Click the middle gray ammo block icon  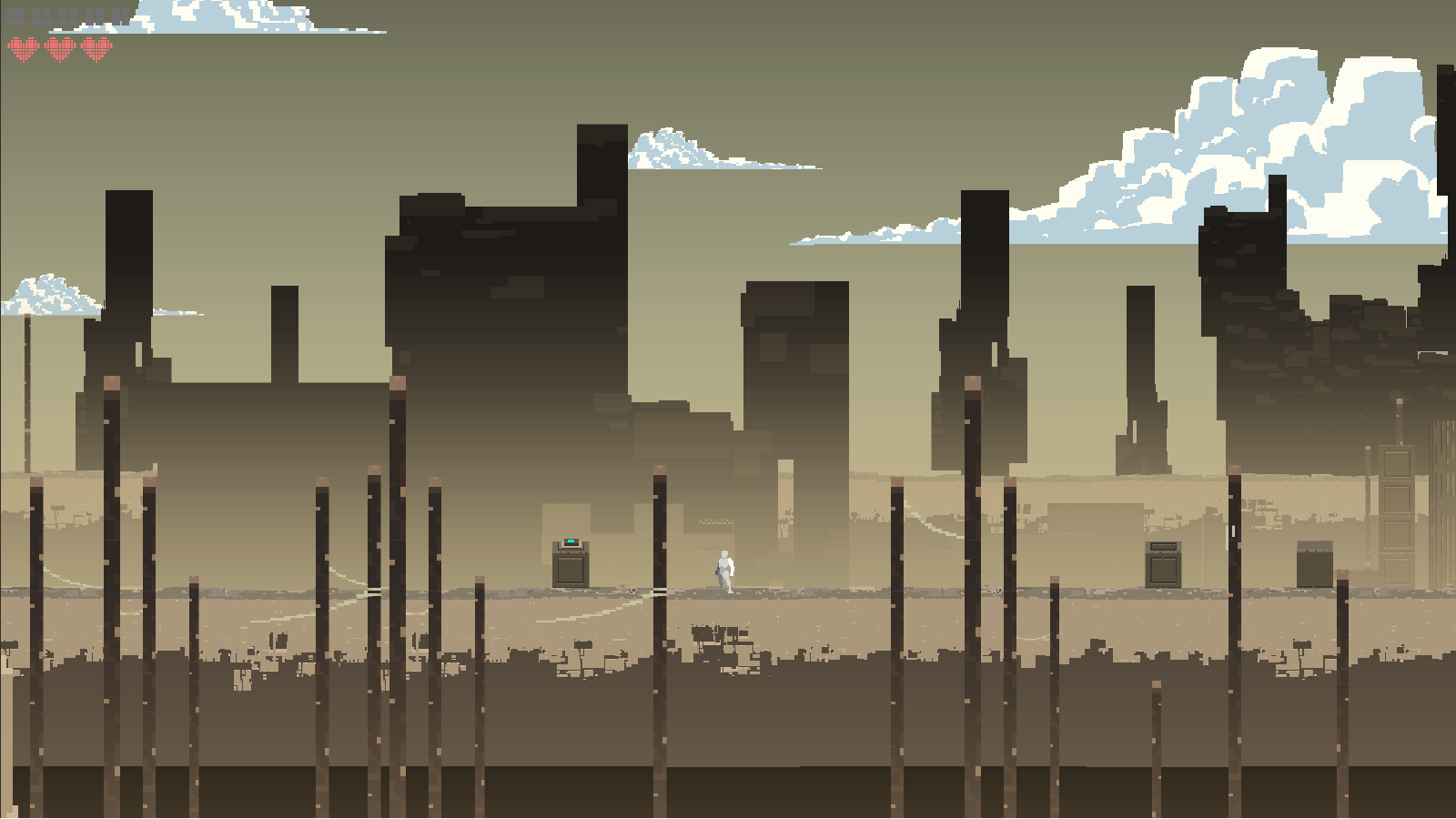pos(68,16)
